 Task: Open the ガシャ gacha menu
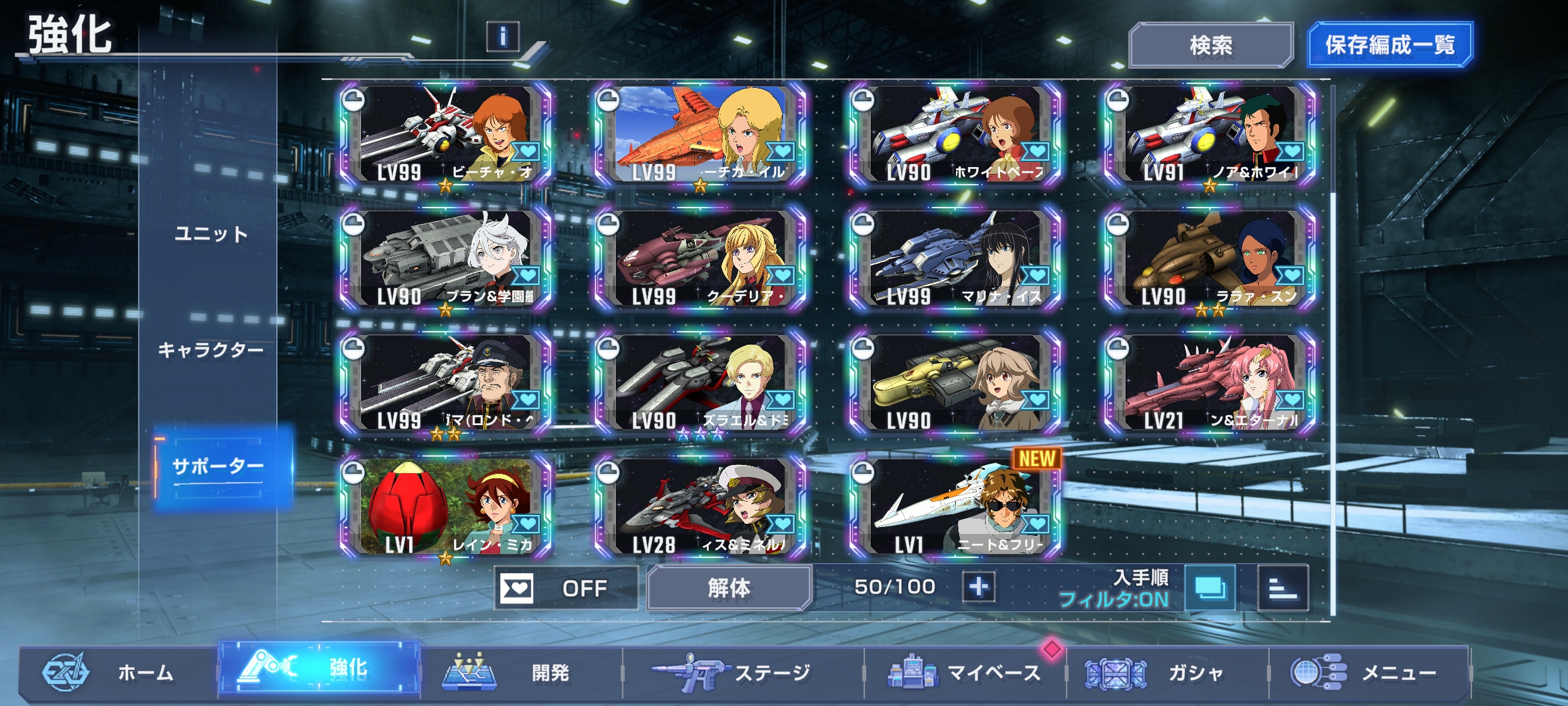coord(1167,673)
